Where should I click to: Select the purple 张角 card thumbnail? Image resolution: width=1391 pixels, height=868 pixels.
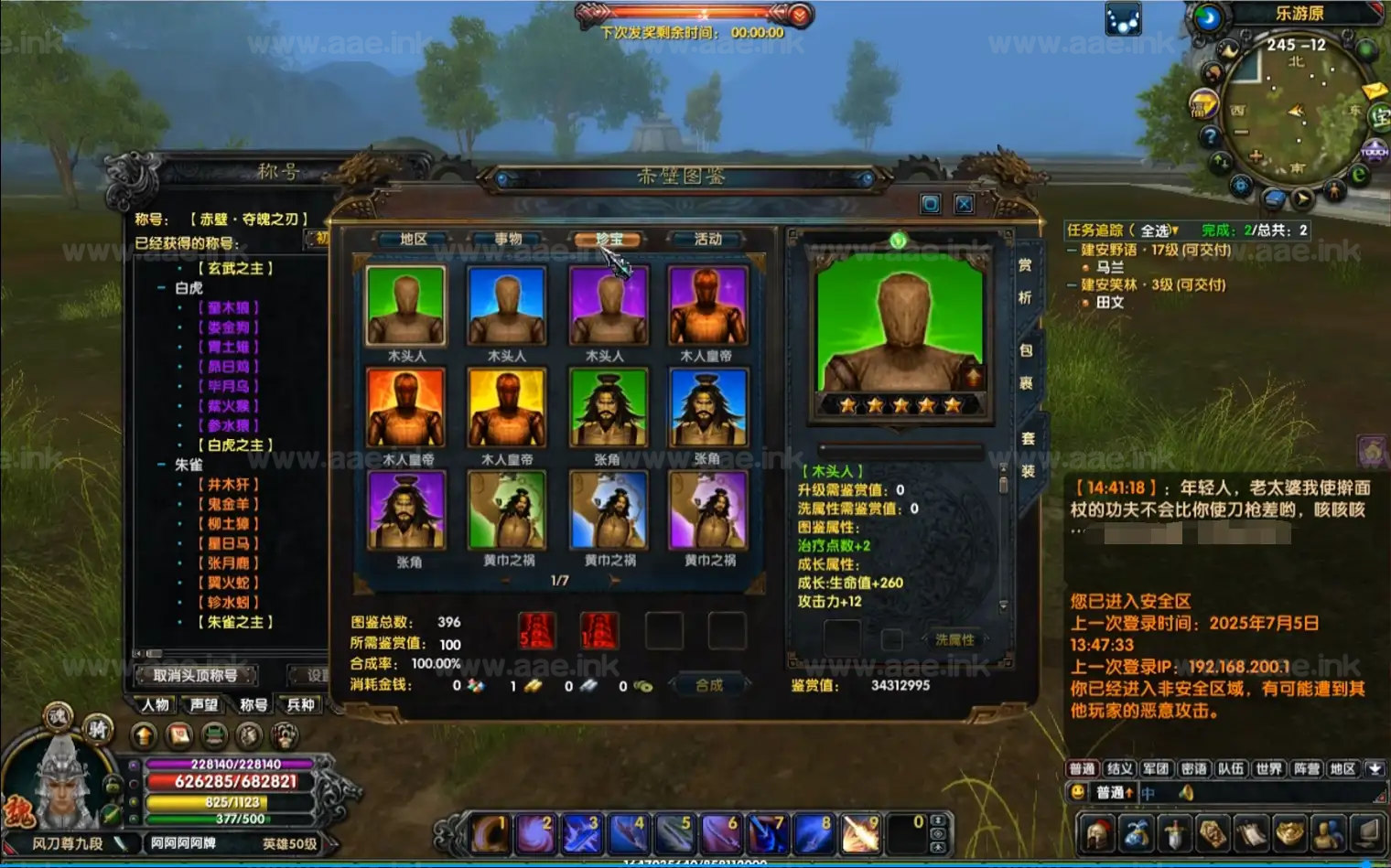click(x=405, y=510)
